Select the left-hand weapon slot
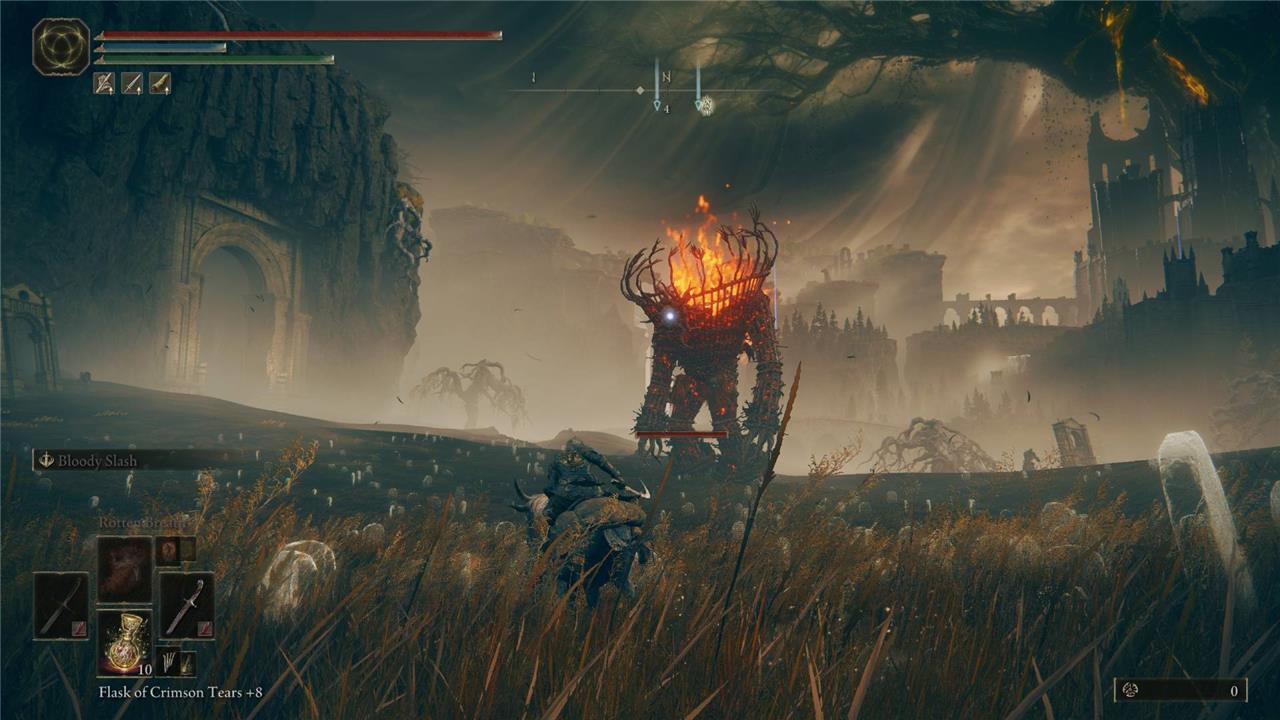 [61, 605]
